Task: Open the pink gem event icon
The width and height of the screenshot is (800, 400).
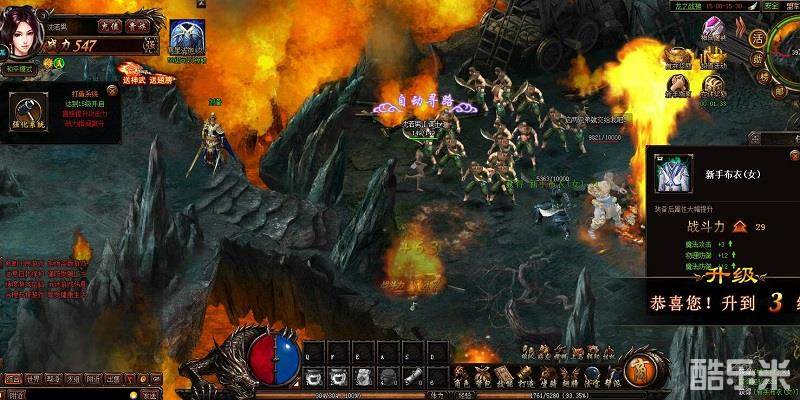Action: pyautogui.click(x=713, y=30)
